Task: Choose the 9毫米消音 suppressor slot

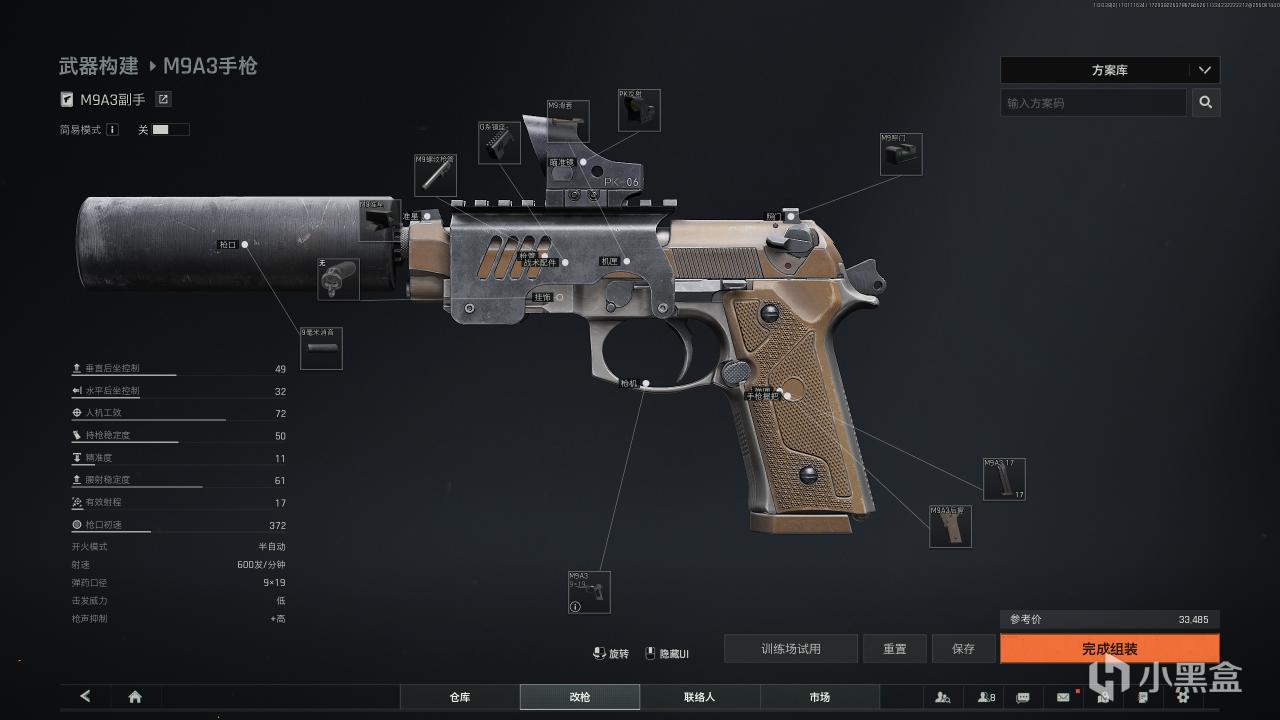Action: tap(321, 348)
